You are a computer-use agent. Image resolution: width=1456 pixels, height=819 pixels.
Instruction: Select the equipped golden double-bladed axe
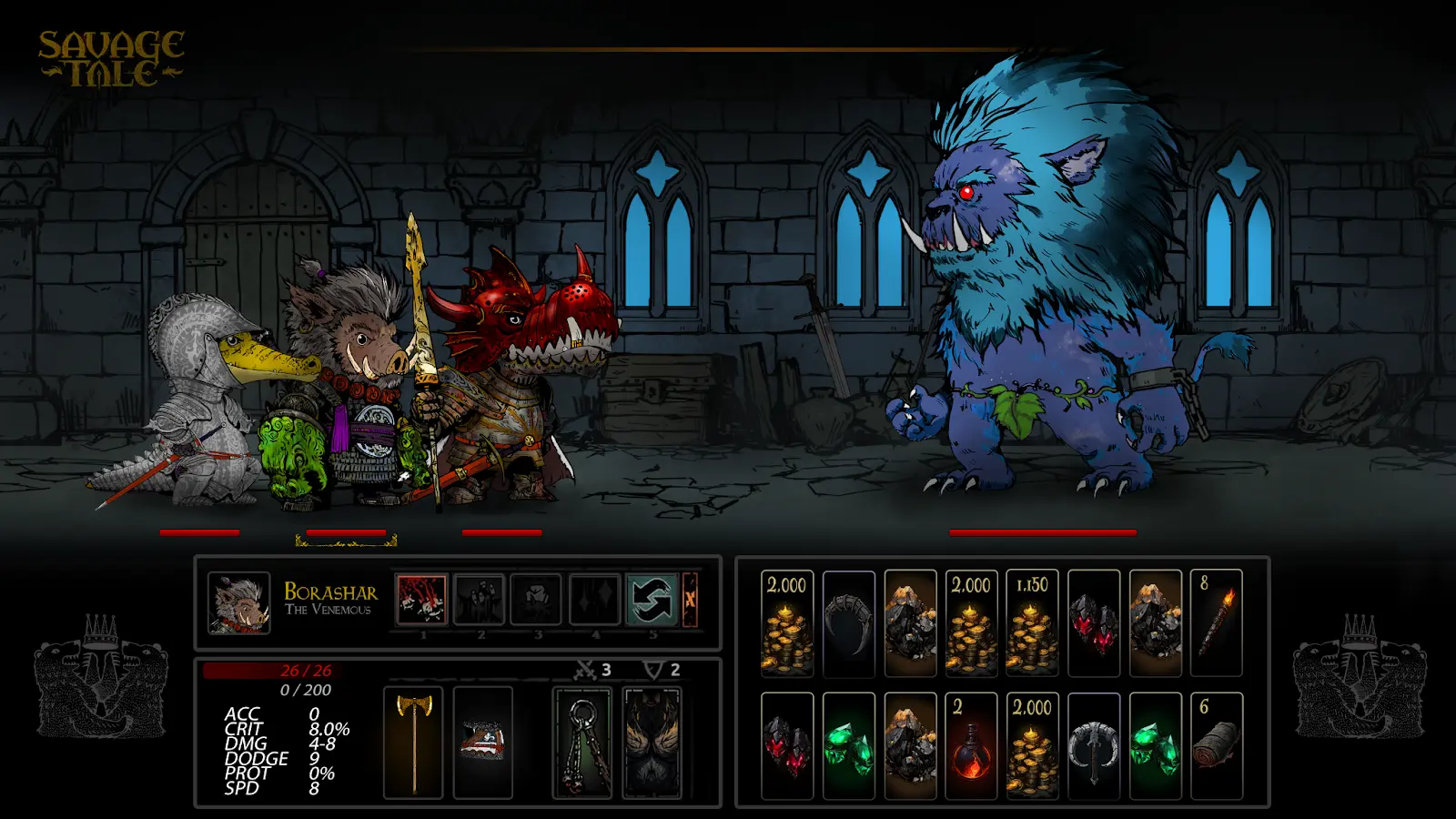414,743
